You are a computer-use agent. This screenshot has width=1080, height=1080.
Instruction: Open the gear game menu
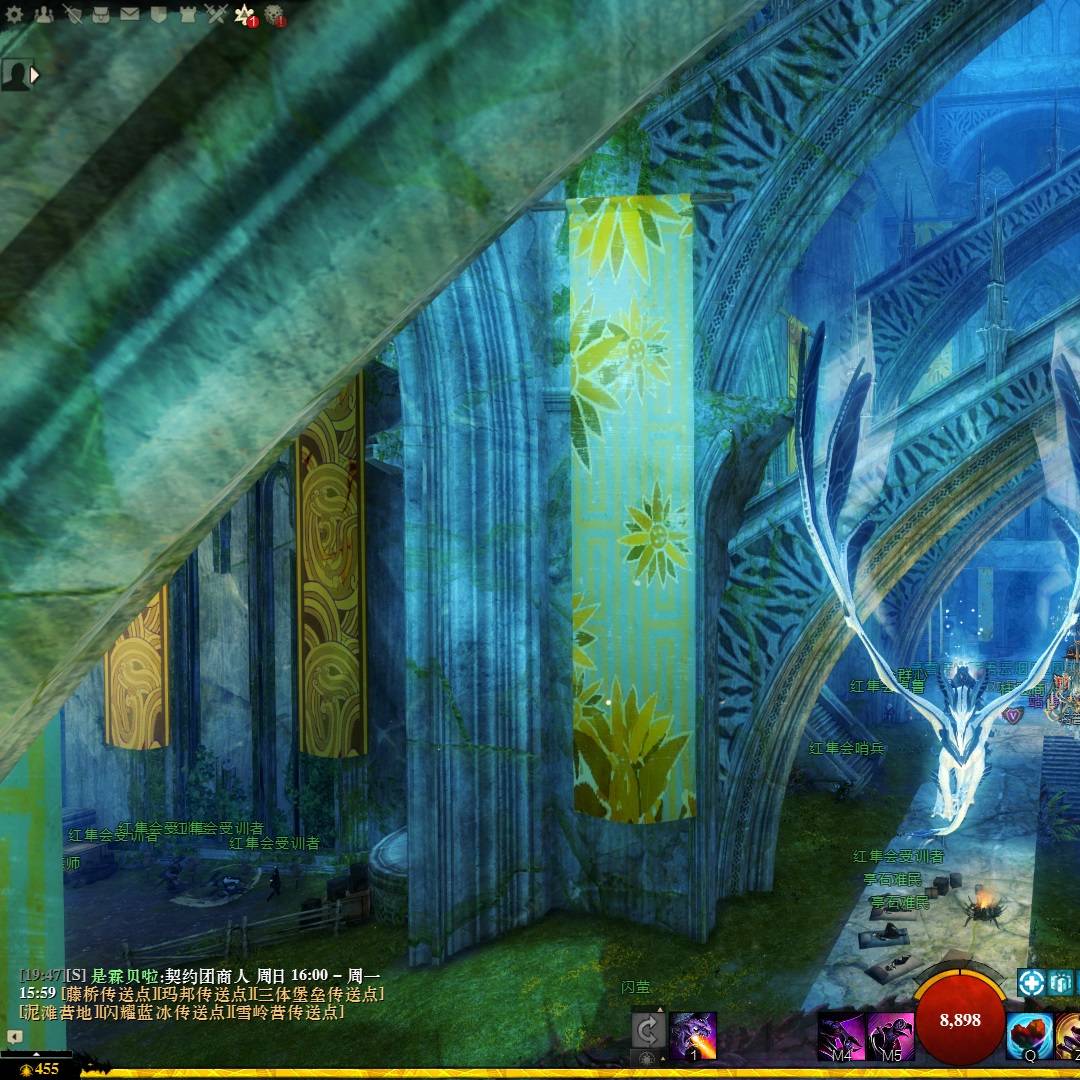[14, 14]
